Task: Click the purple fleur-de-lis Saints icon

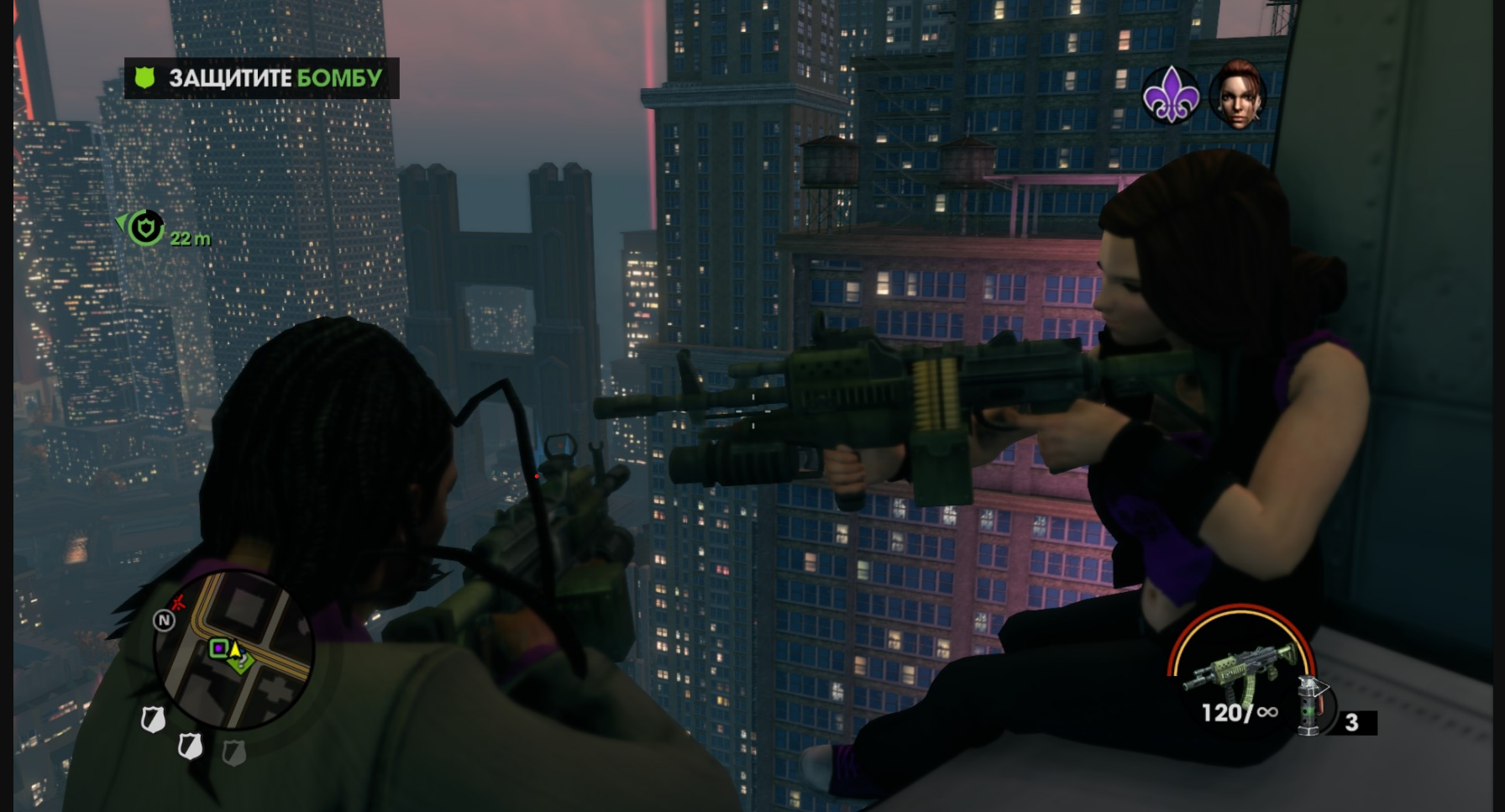Action: click(x=1171, y=95)
